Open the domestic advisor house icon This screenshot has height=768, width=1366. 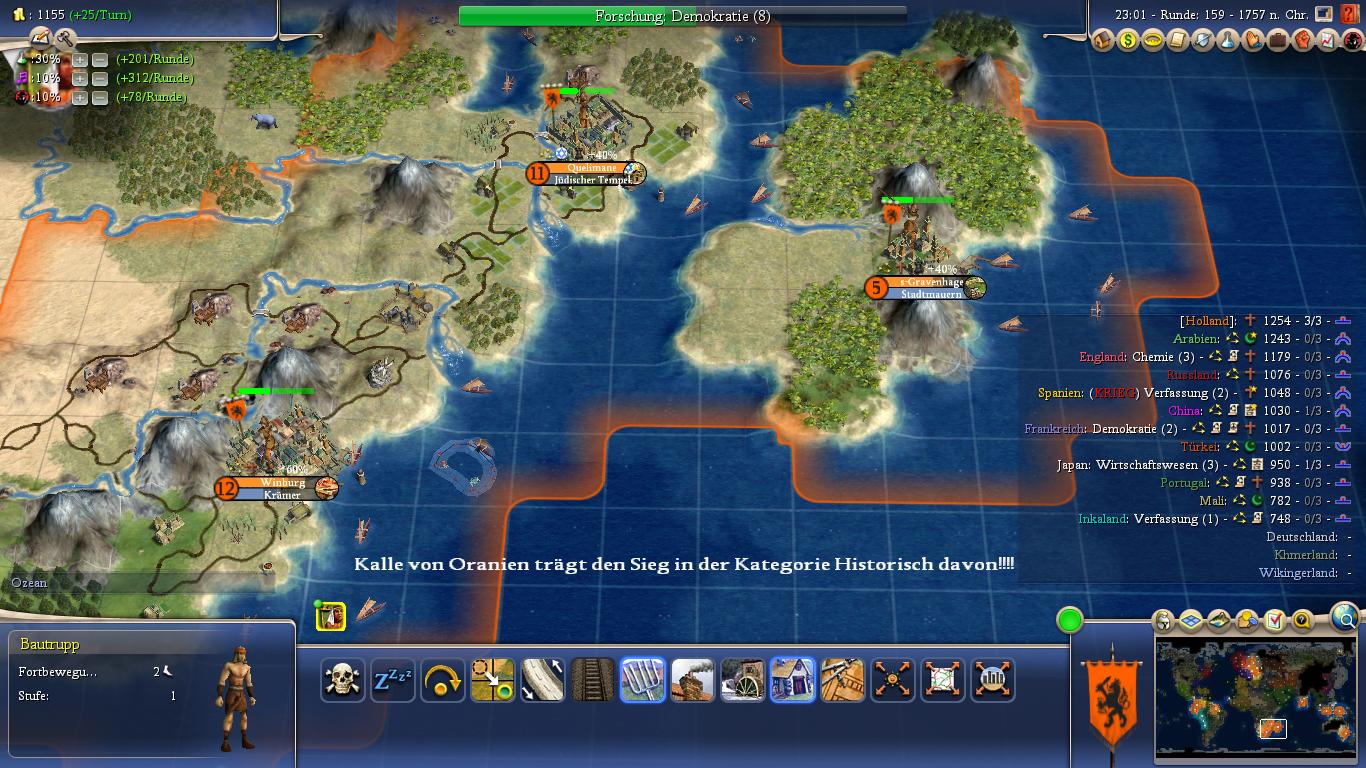(x=1103, y=41)
